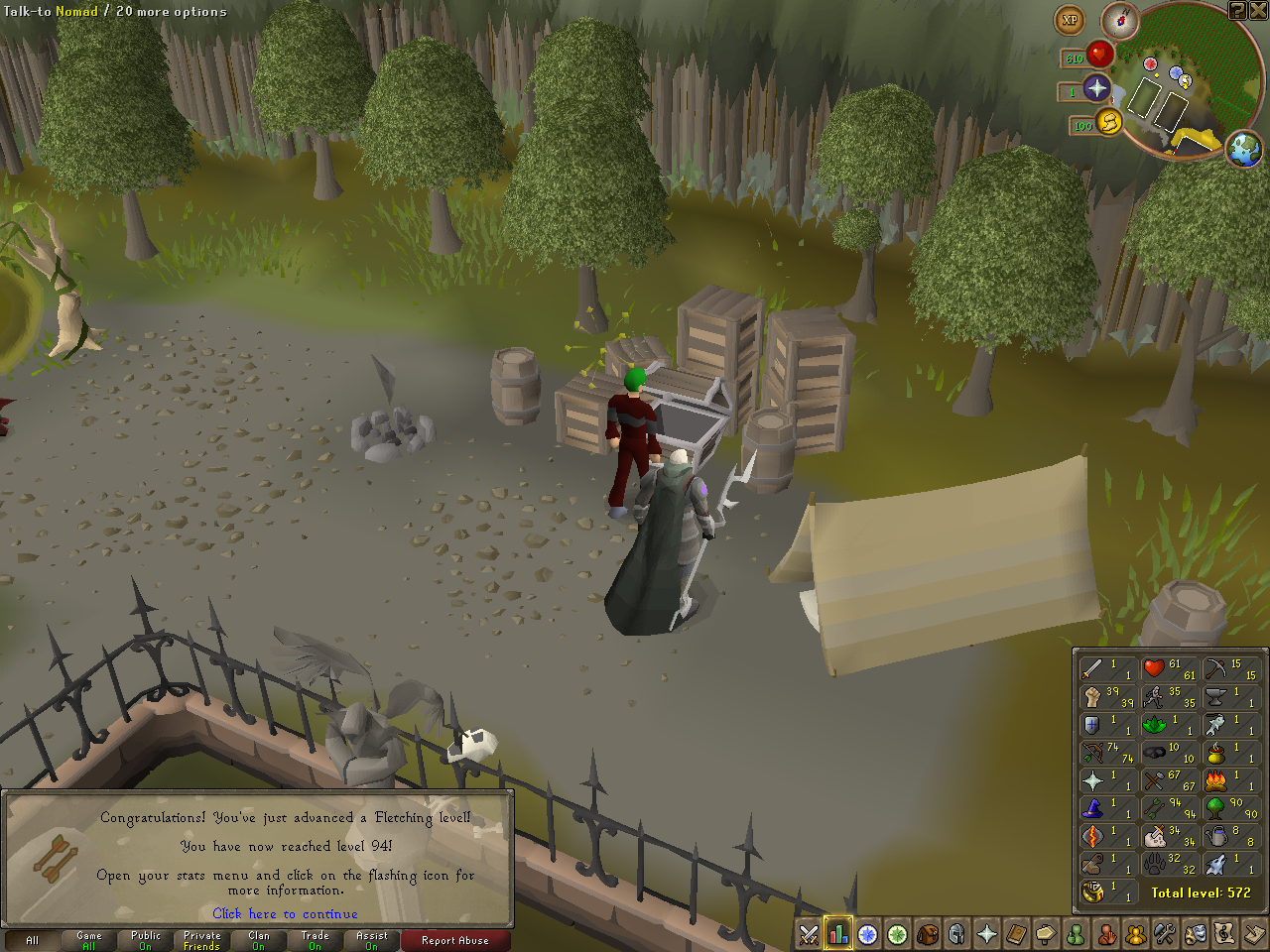Open the worn equipment helmet tab

pyautogui.click(x=957, y=933)
